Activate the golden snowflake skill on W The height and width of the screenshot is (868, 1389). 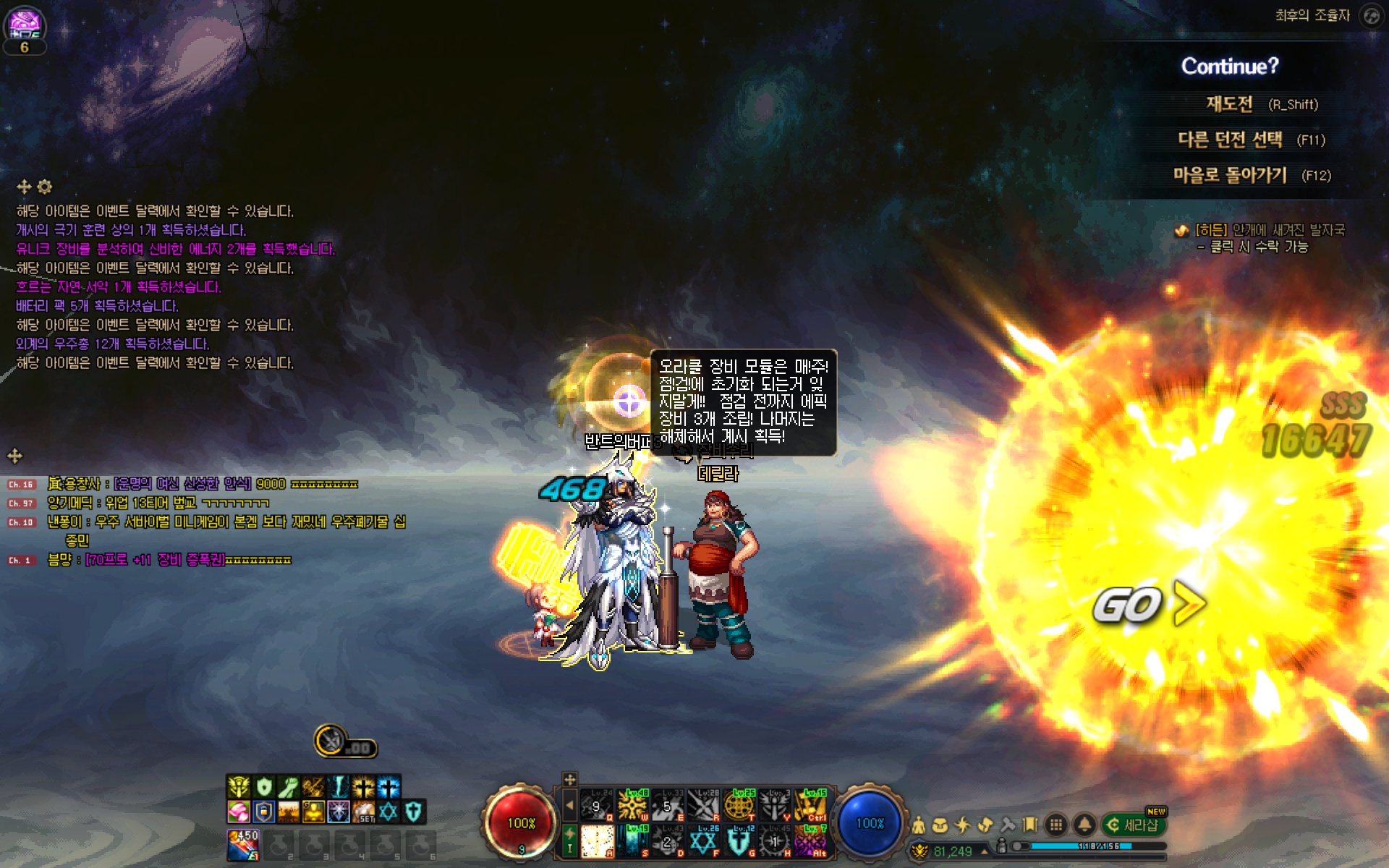click(632, 805)
